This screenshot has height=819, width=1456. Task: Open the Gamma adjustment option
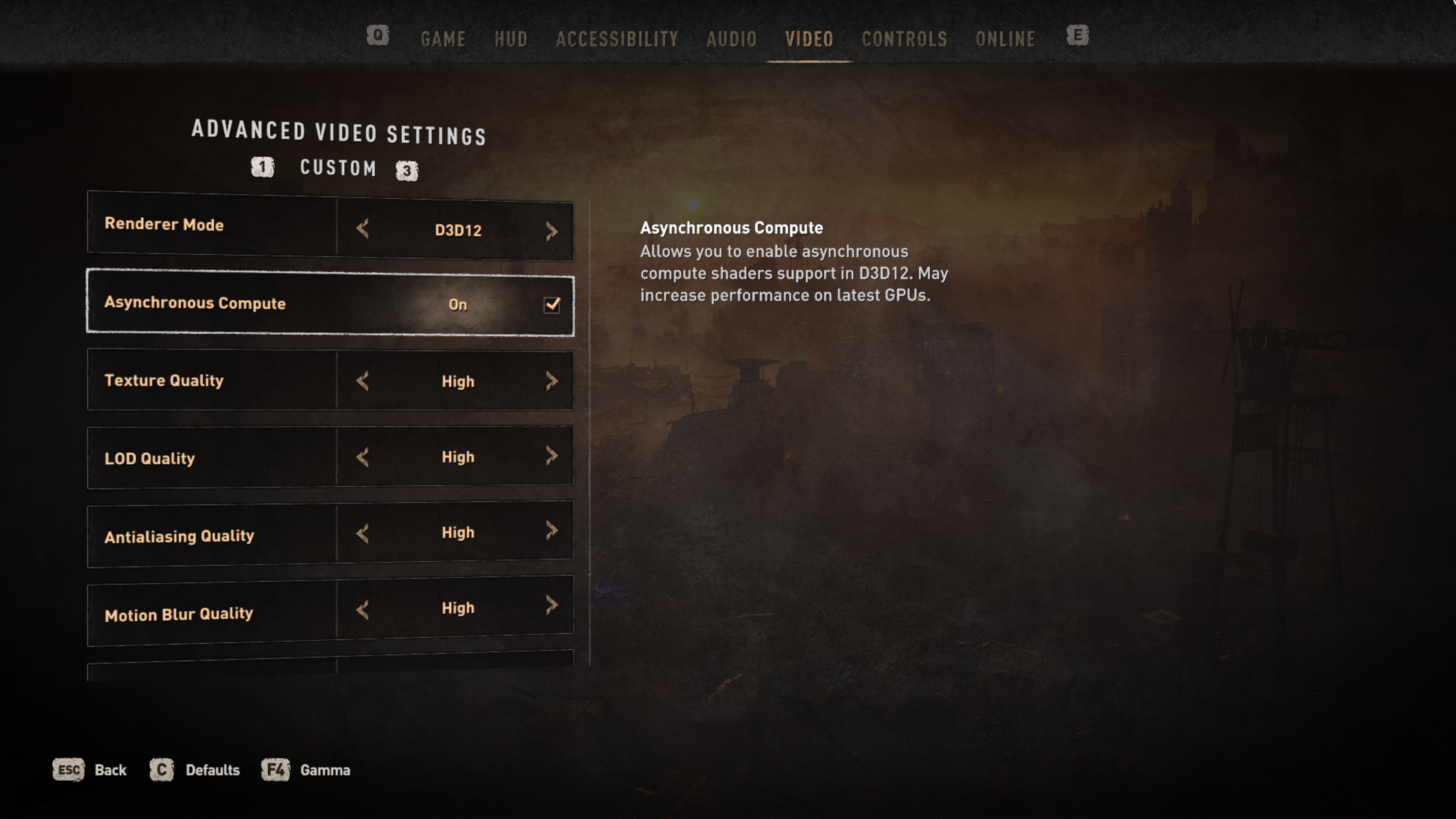[306, 770]
